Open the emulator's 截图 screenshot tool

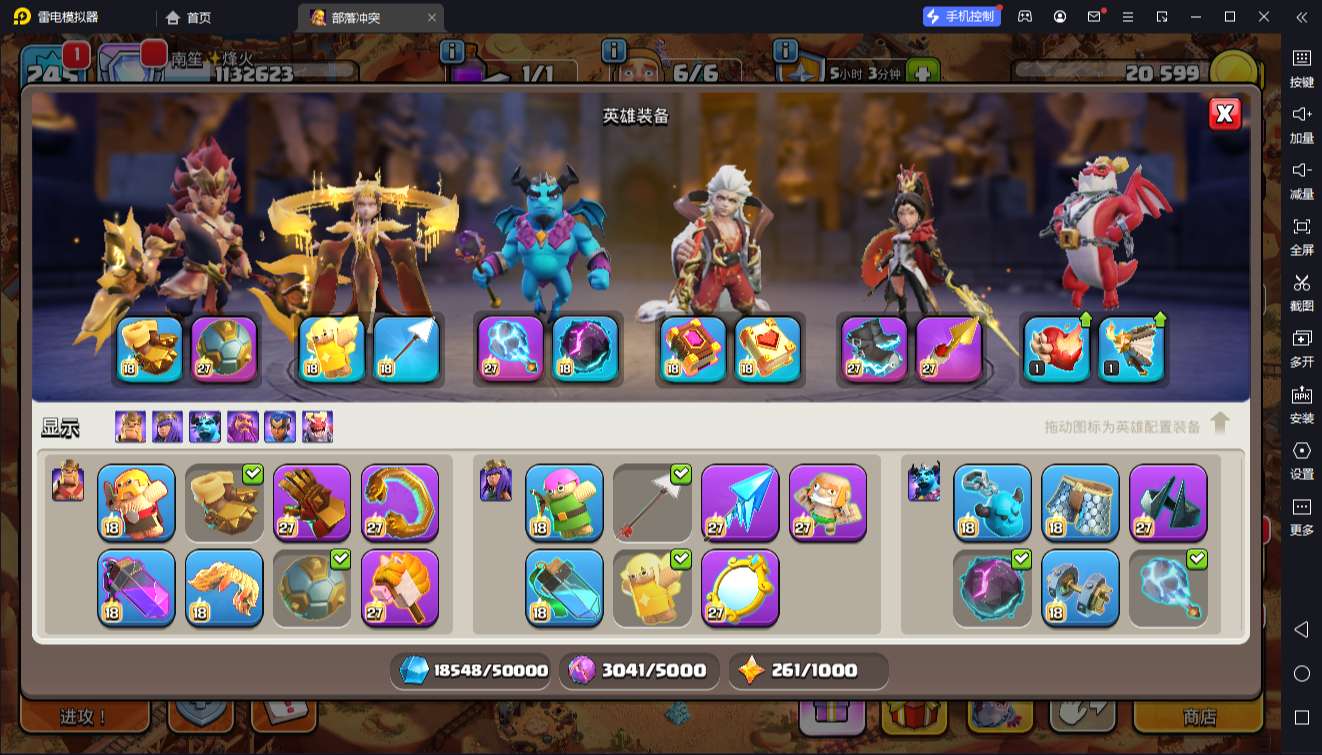(1301, 291)
